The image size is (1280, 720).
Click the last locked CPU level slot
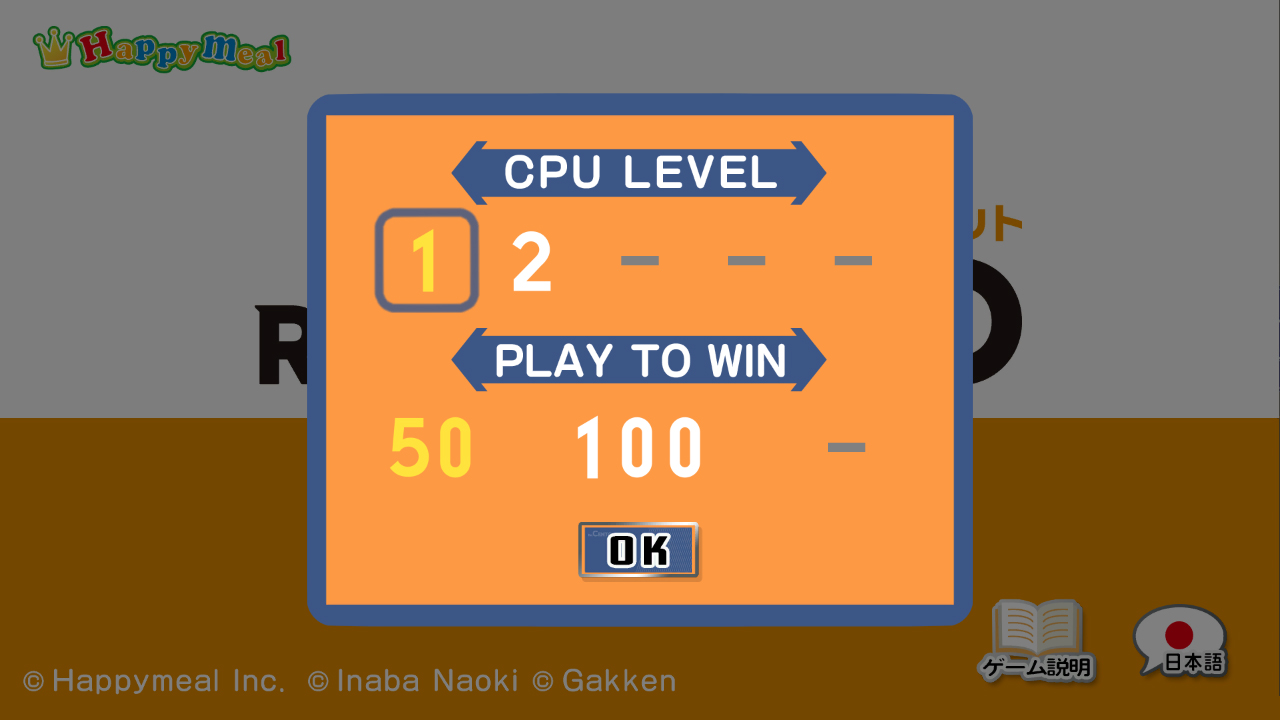[x=855, y=260]
